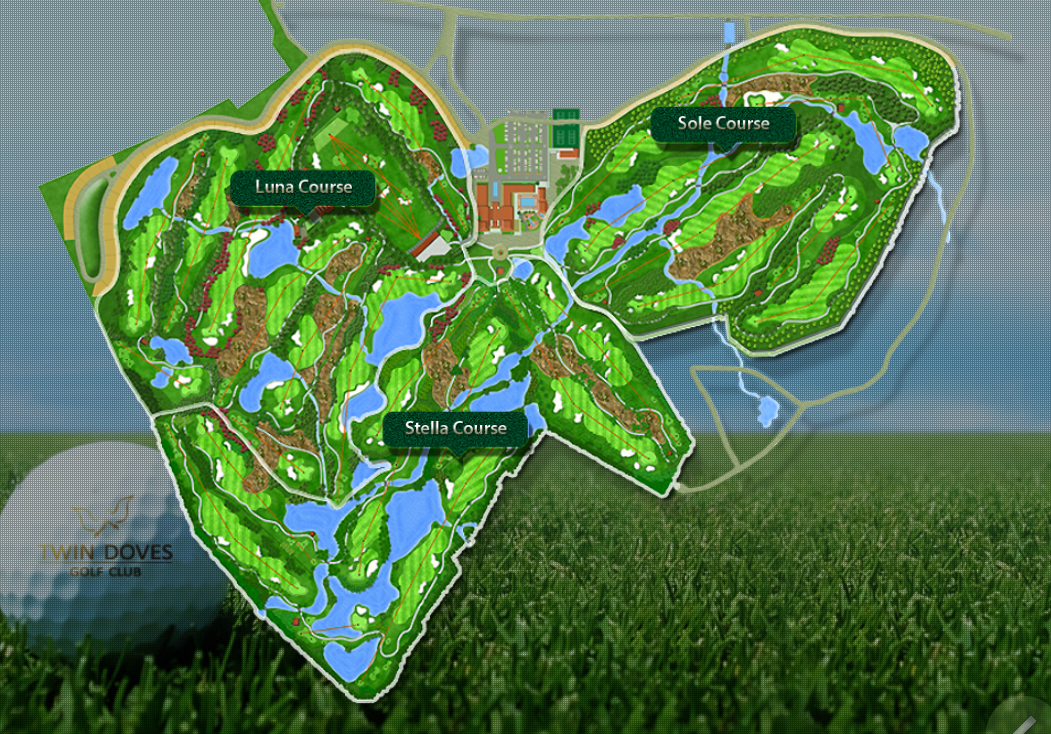Choose the Stella Course label

[x=455, y=429]
